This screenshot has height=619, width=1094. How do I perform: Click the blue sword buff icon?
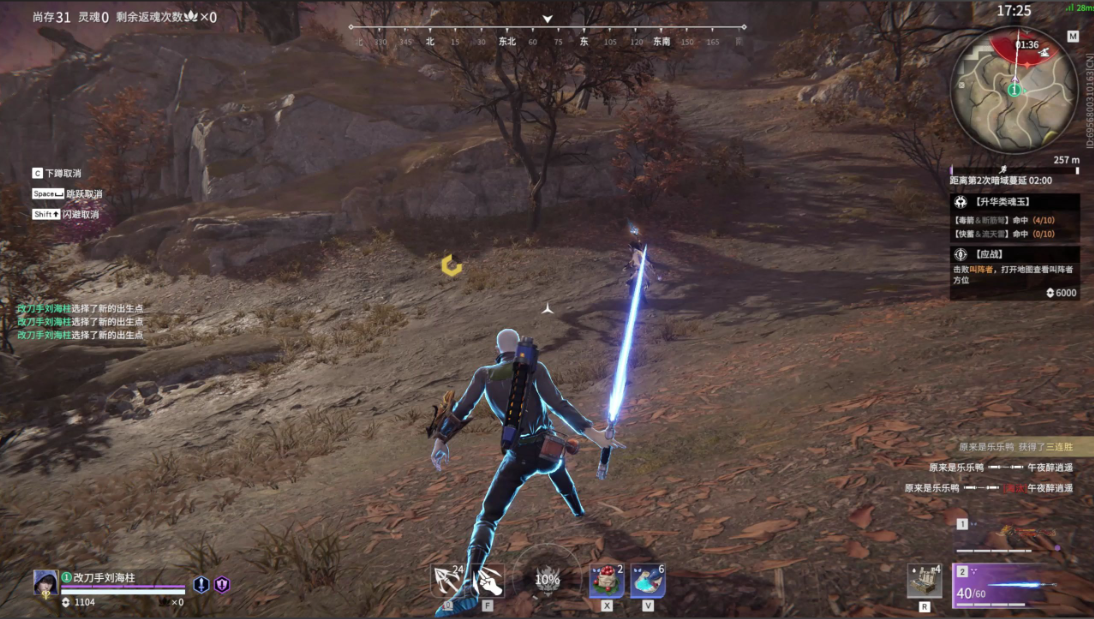201,585
